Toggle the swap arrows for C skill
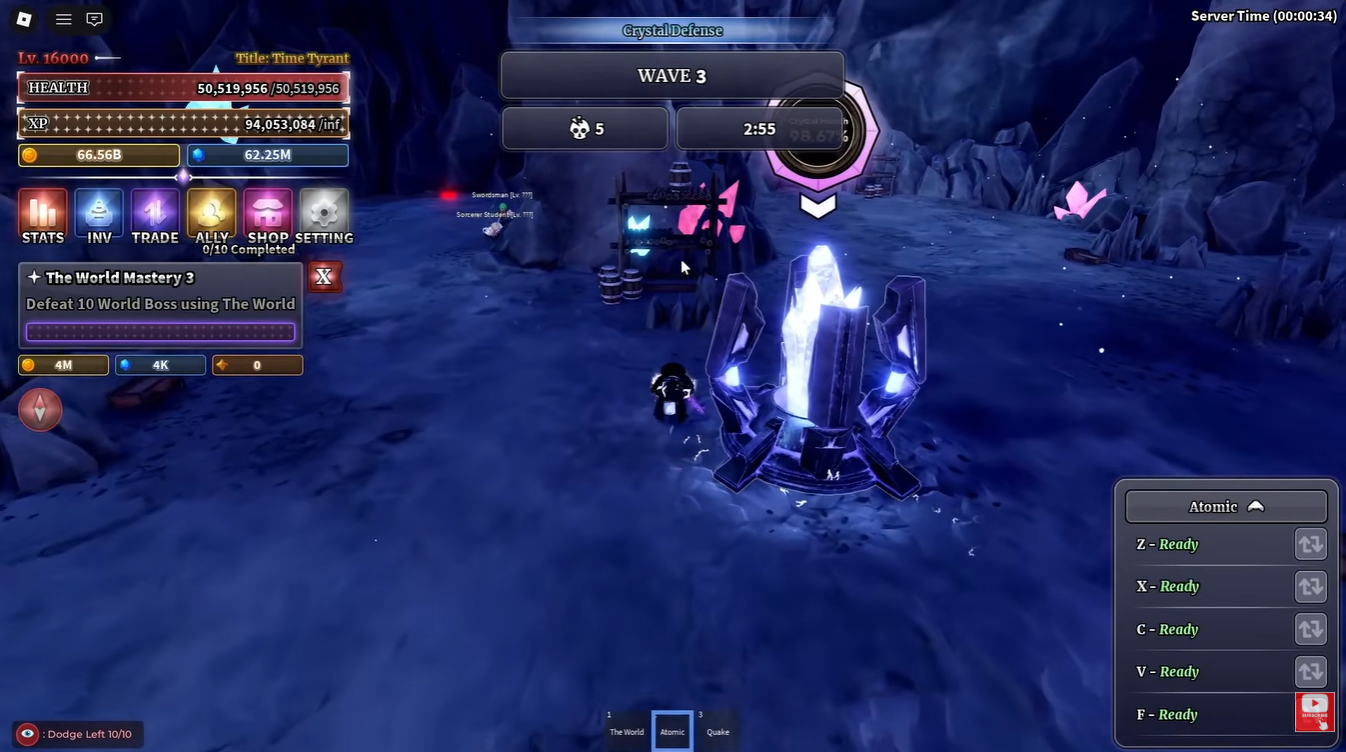The height and width of the screenshot is (752, 1346). pos(1310,629)
